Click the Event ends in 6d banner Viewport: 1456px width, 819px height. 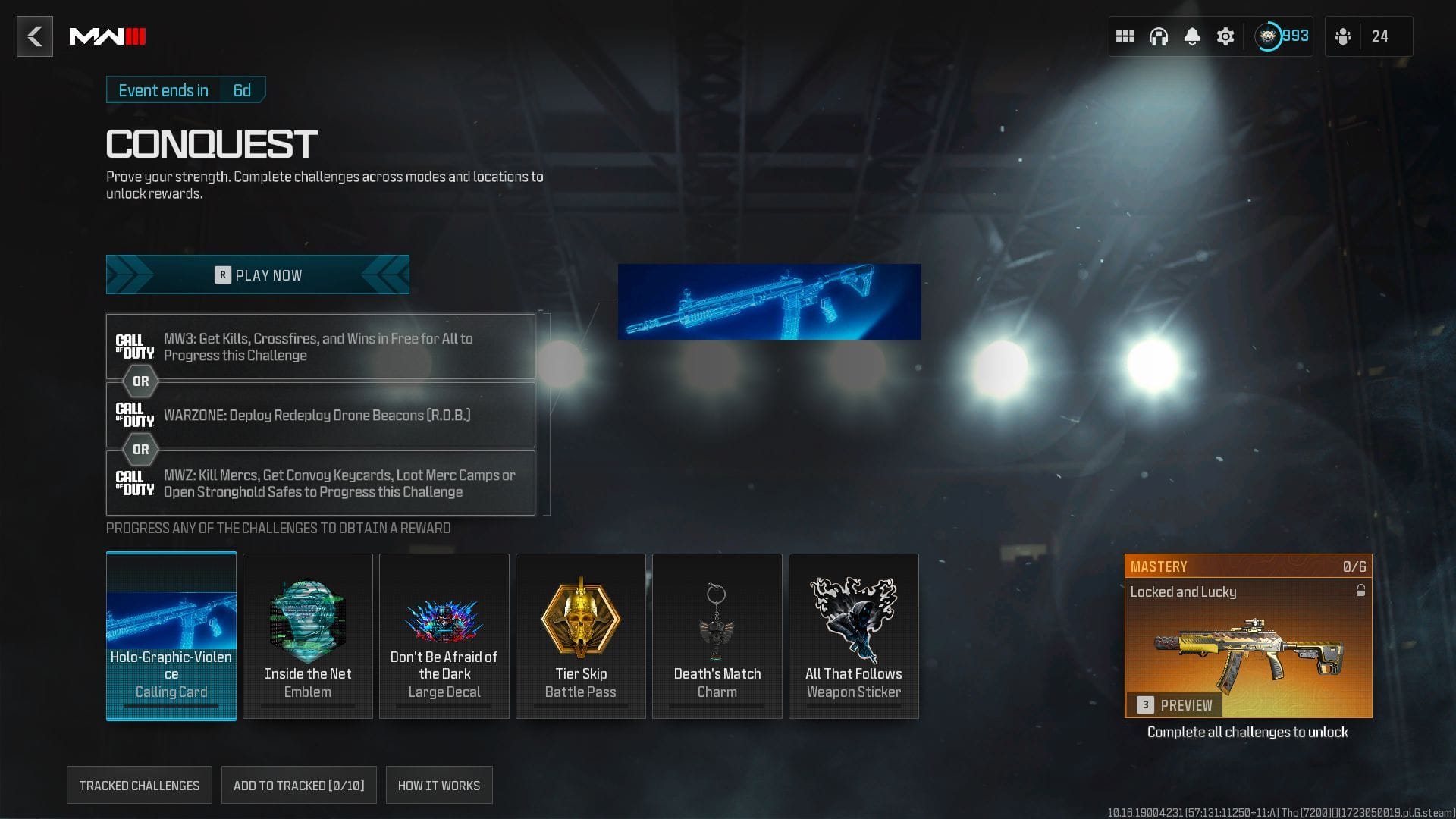[185, 89]
